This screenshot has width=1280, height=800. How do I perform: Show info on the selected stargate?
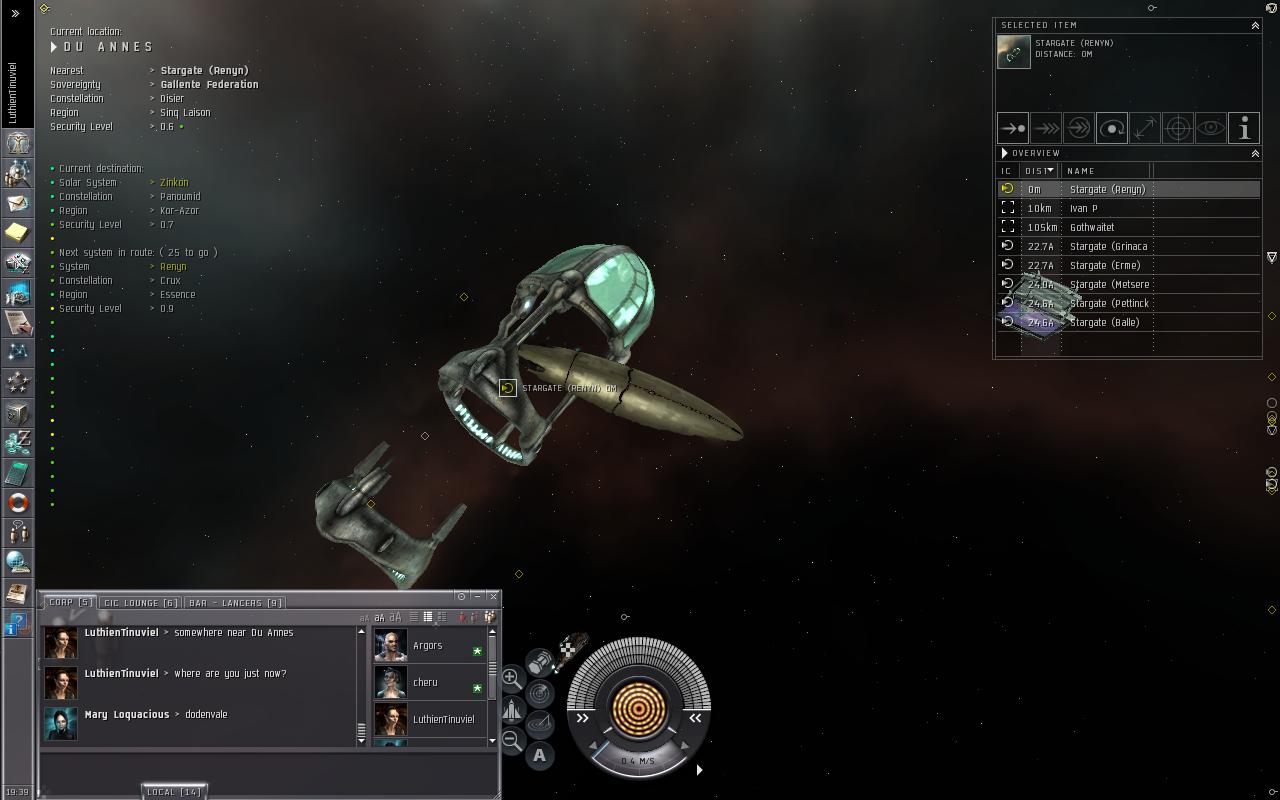[1244, 128]
